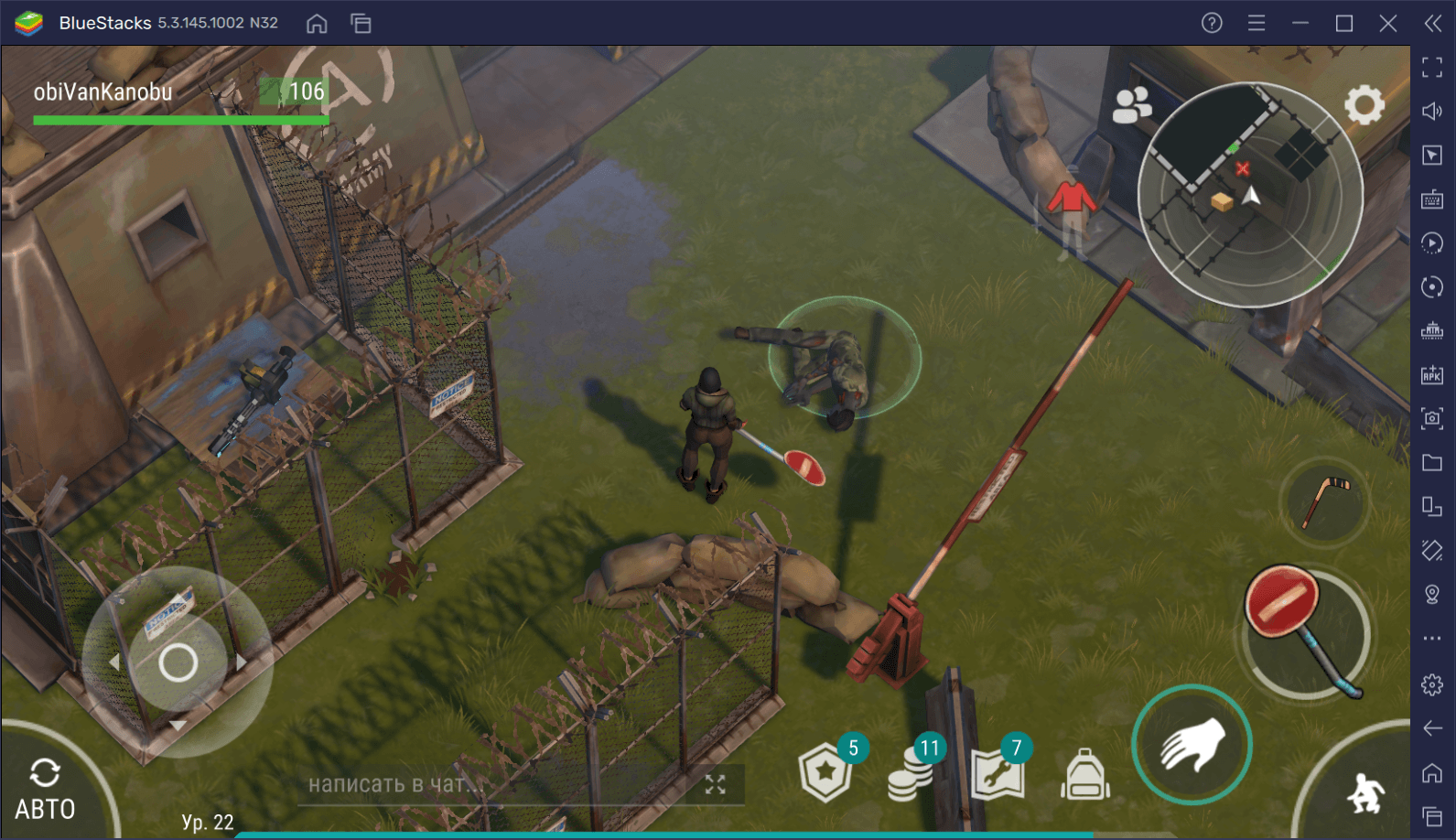Expand the chat window
The image size is (1456, 840).
715,784
